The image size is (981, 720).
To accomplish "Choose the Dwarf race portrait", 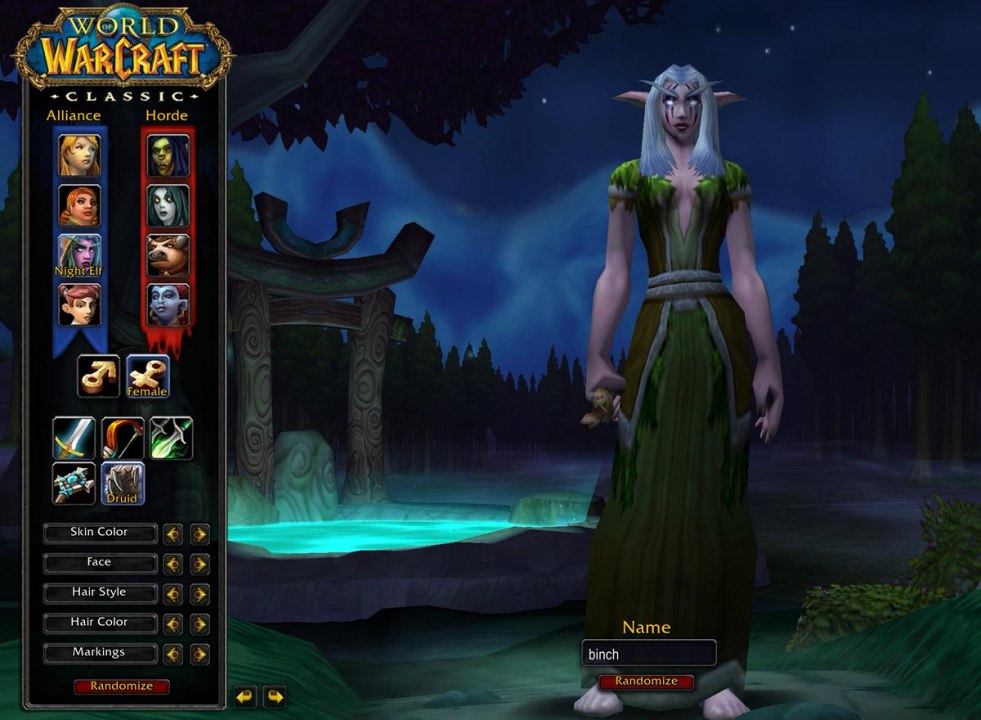I will pos(79,205).
